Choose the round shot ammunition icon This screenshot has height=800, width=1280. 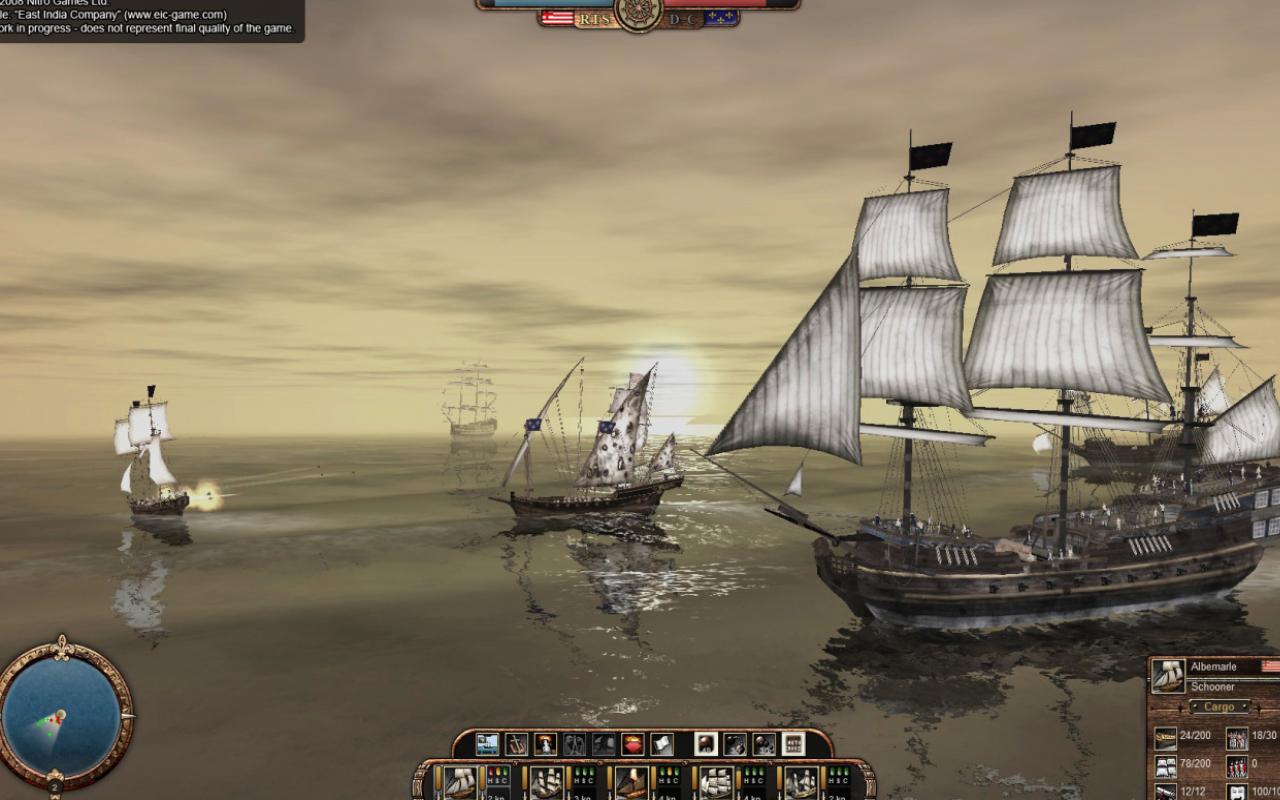coord(705,746)
